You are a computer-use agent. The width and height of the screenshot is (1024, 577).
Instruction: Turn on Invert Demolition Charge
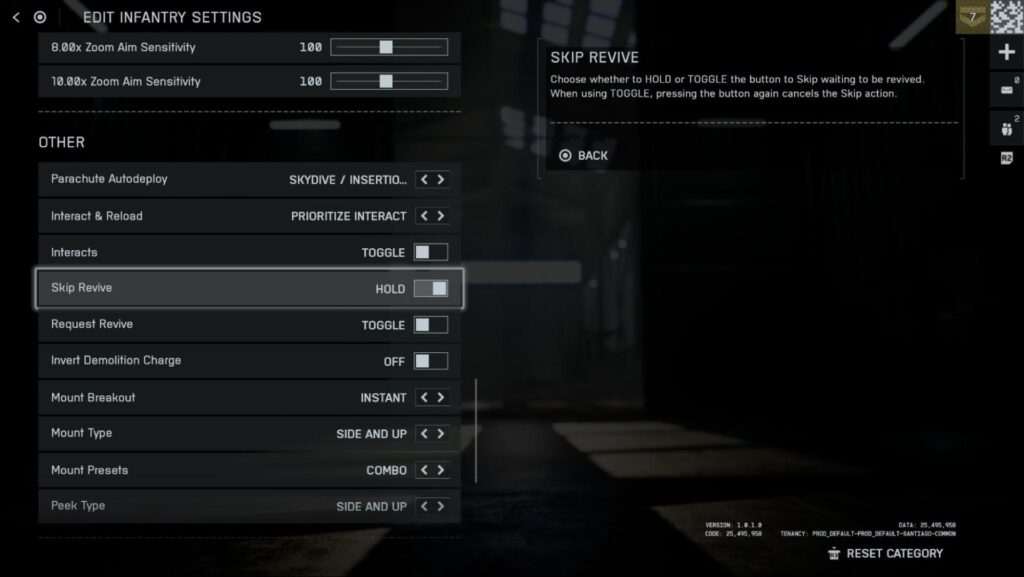click(431, 361)
